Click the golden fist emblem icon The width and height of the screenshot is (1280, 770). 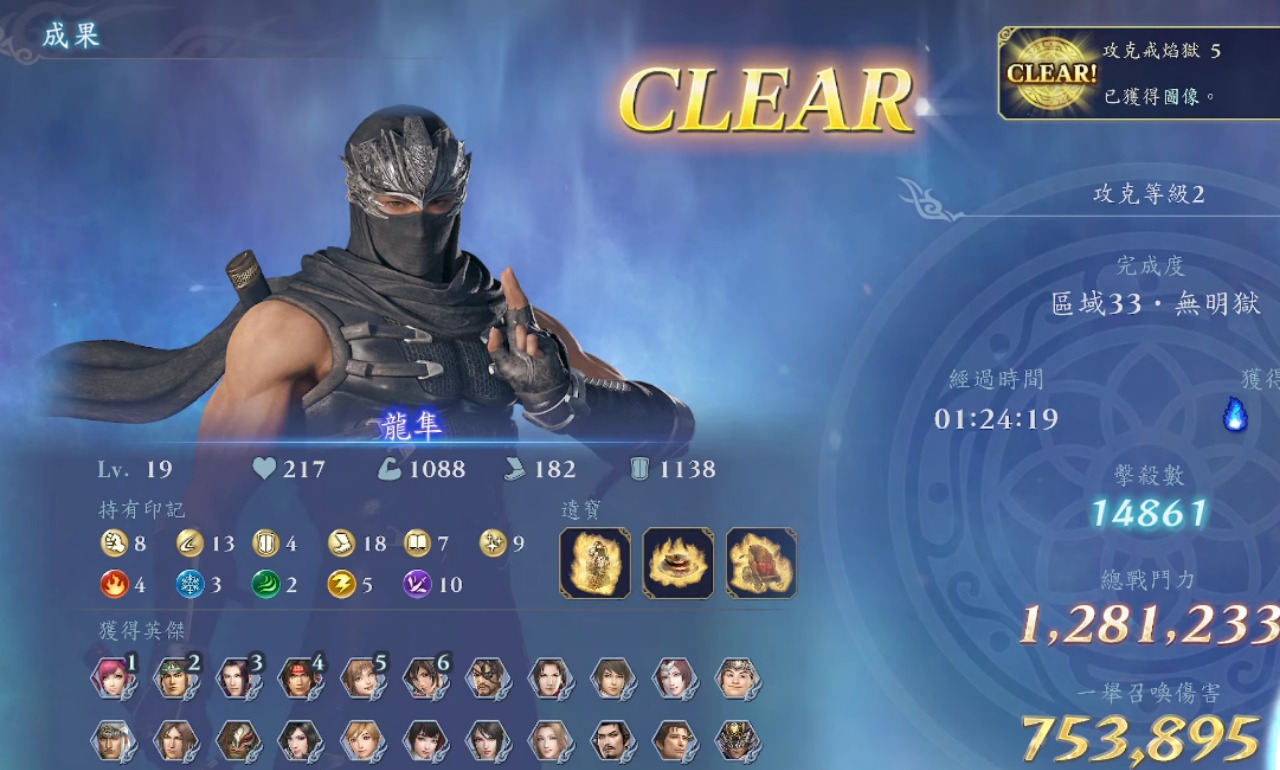[115, 543]
